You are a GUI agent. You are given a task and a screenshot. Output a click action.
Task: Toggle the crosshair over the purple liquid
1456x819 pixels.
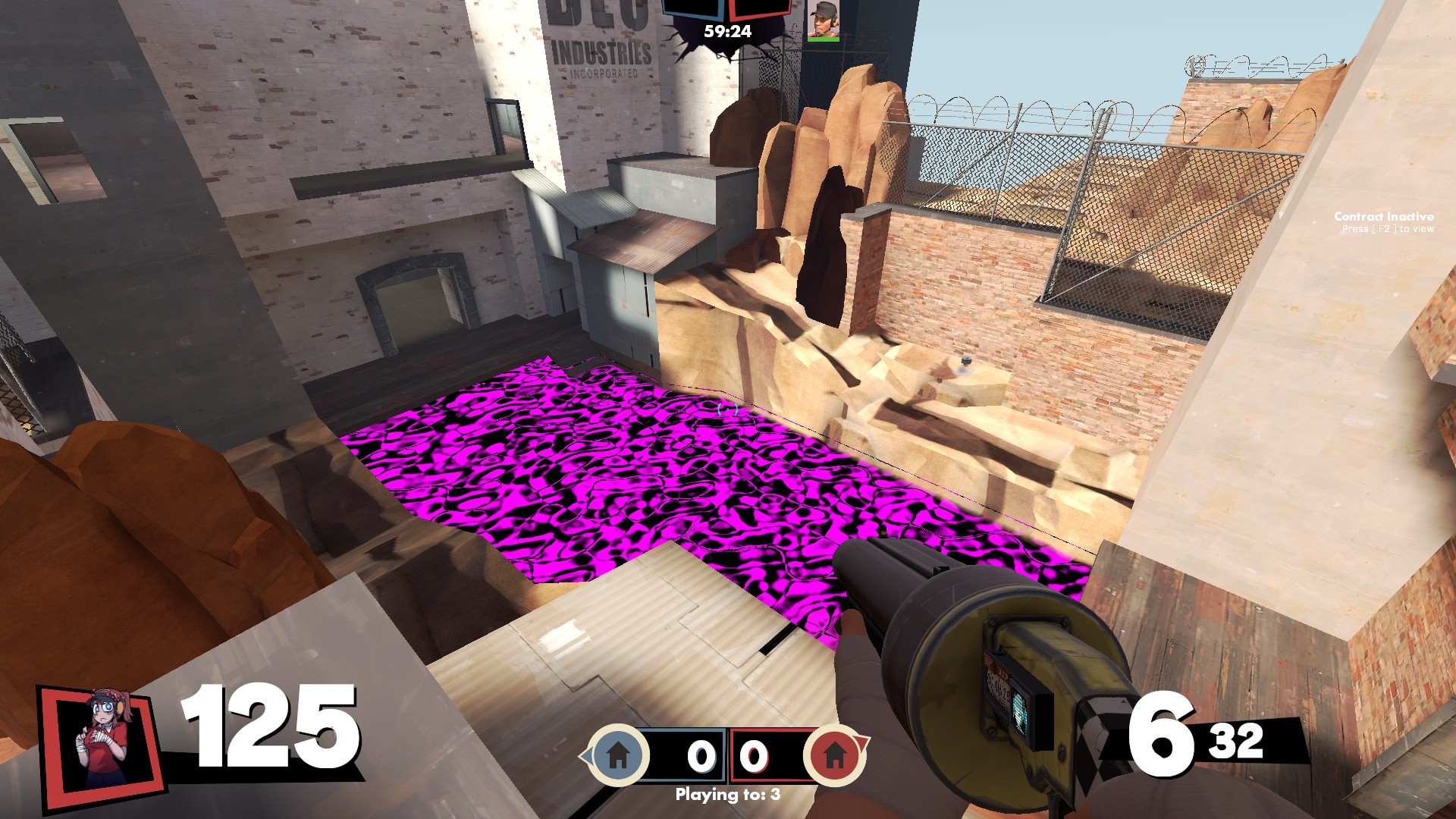click(x=728, y=409)
